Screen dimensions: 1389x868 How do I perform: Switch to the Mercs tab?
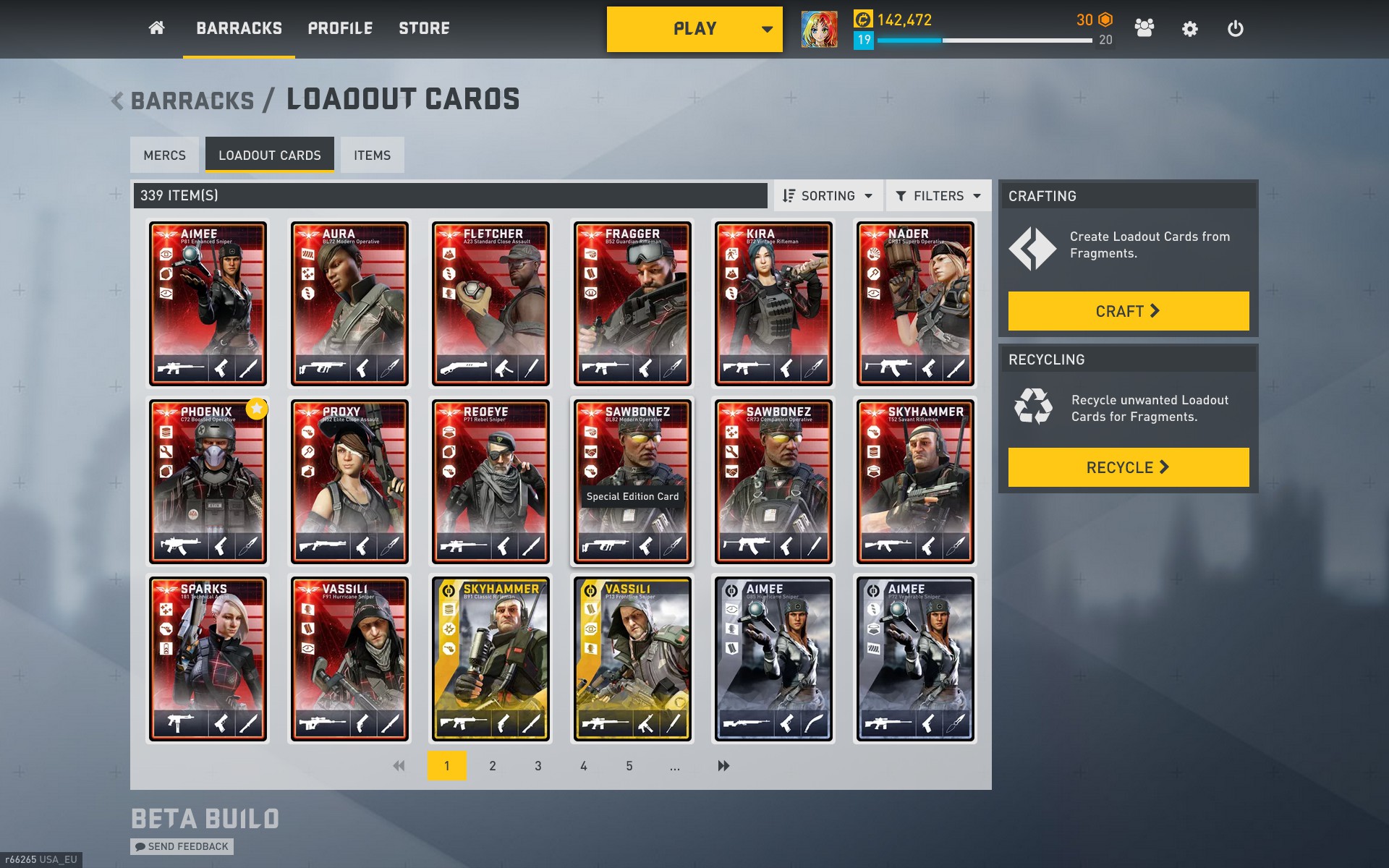point(164,155)
